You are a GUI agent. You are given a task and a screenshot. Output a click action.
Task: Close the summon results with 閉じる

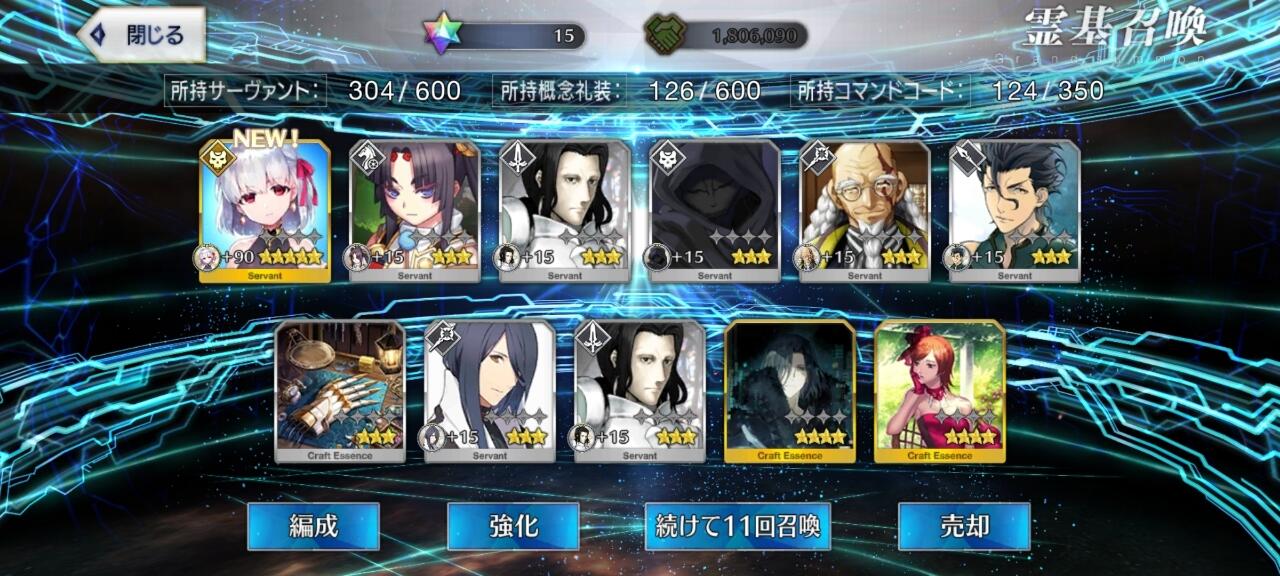[142, 36]
